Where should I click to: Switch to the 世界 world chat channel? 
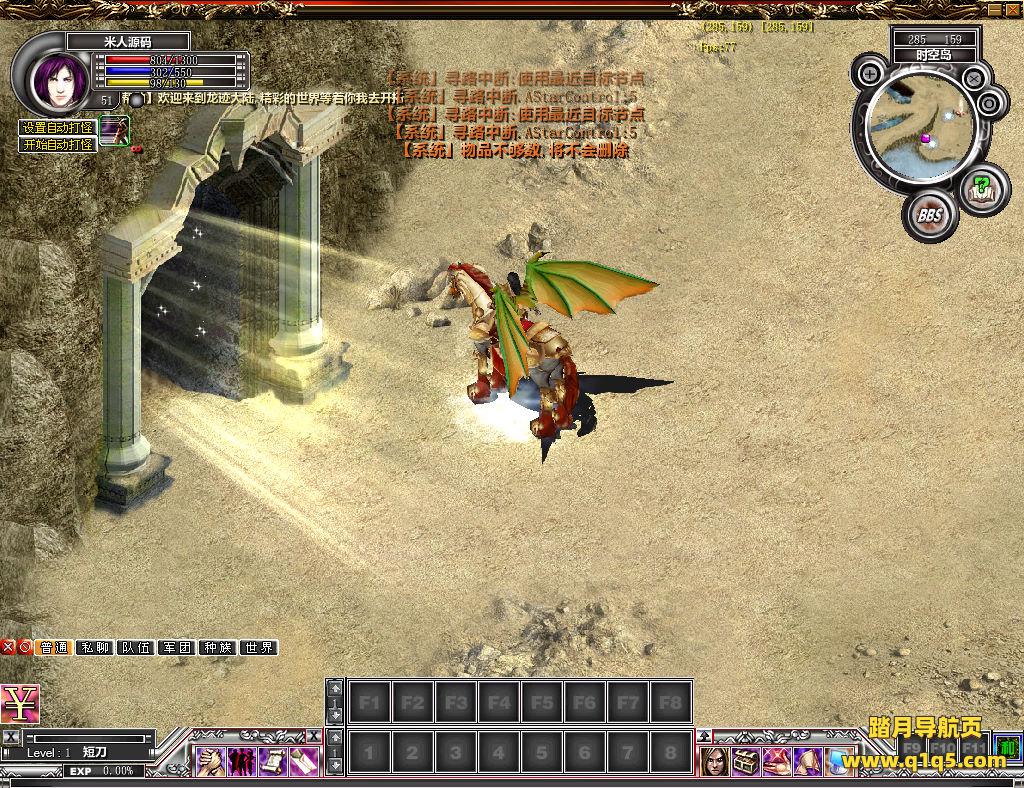[258, 648]
